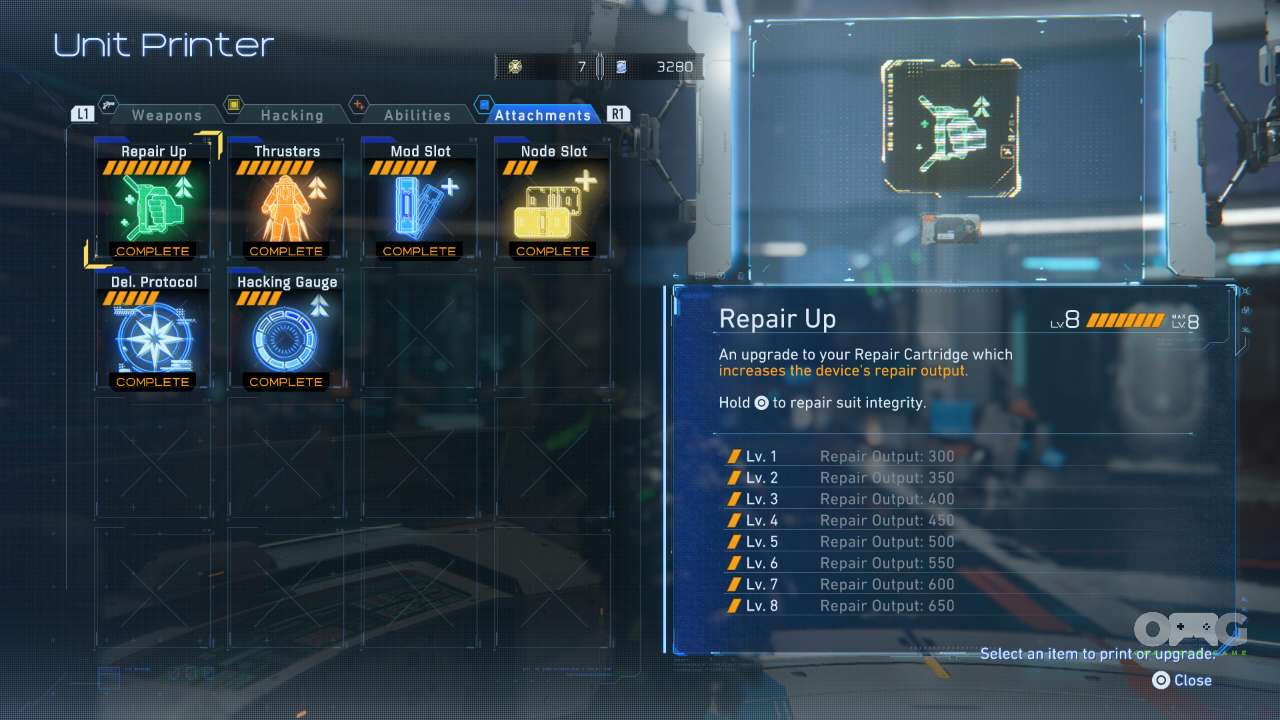The height and width of the screenshot is (720, 1280).
Task: Show the Abilities tab
Action: coord(416,115)
